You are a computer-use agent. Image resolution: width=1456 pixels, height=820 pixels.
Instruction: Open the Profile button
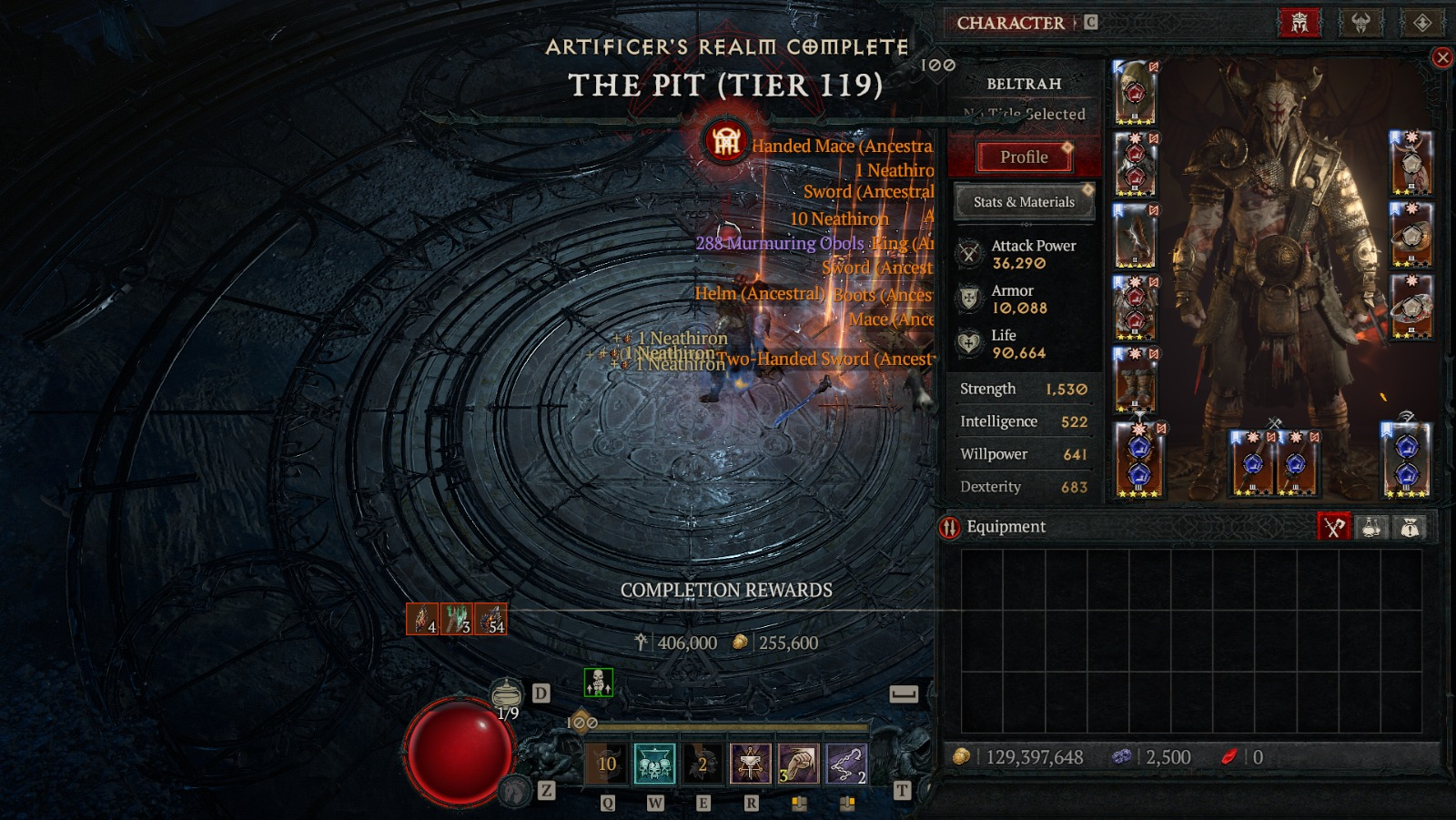(x=1024, y=157)
